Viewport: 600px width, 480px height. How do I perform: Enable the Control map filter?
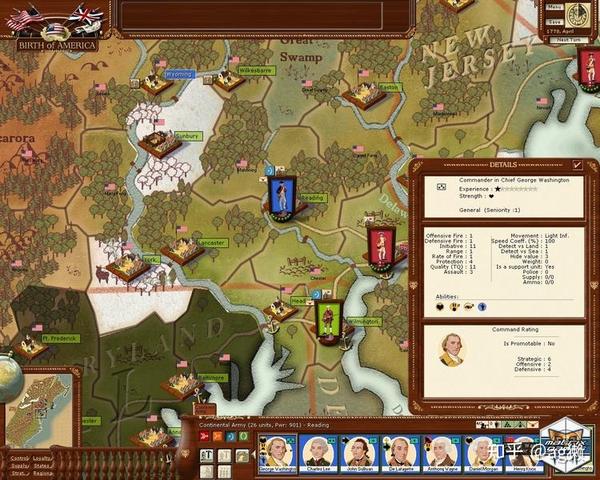point(19,457)
